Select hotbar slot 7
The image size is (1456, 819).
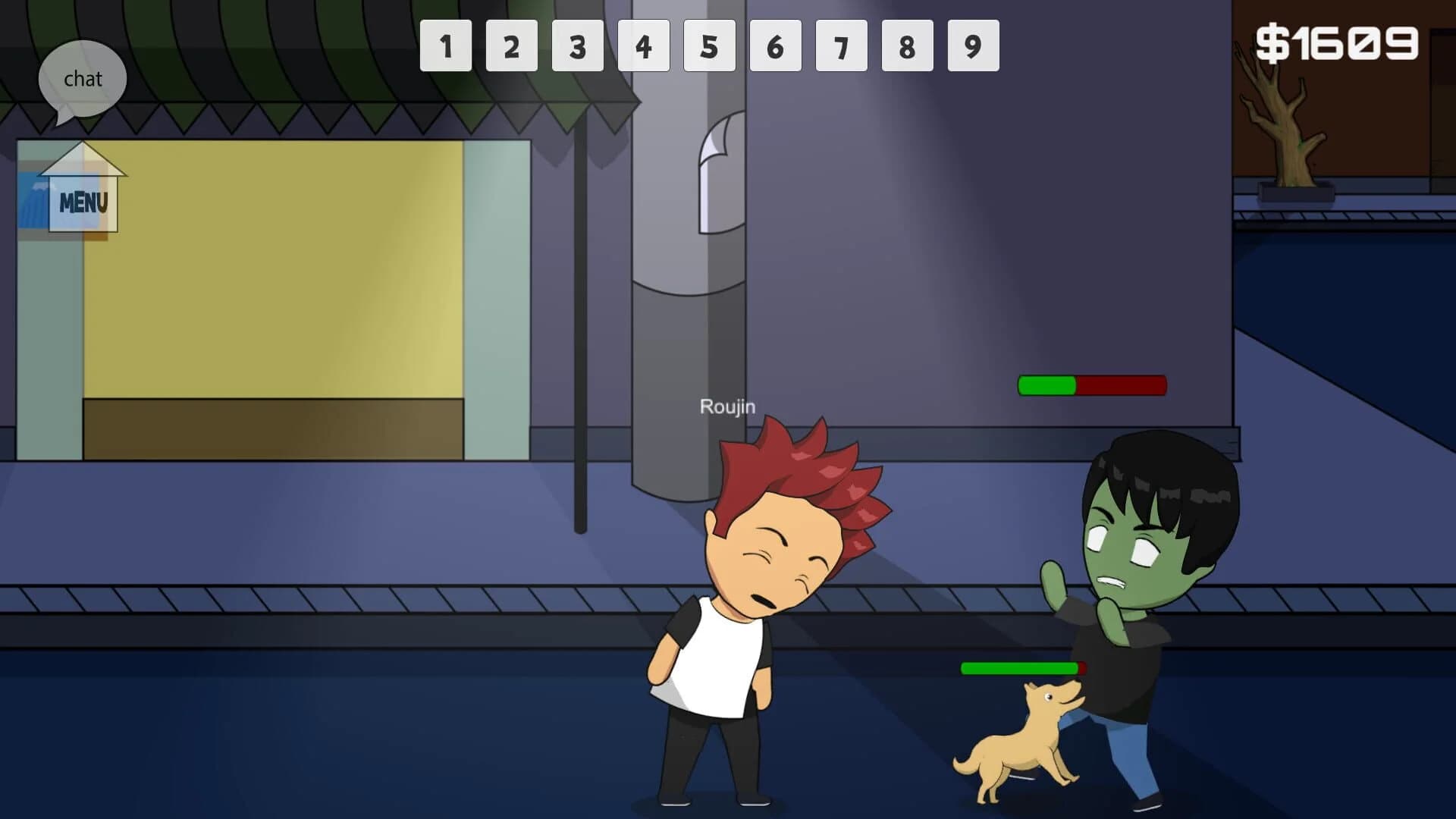pos(841,46)
